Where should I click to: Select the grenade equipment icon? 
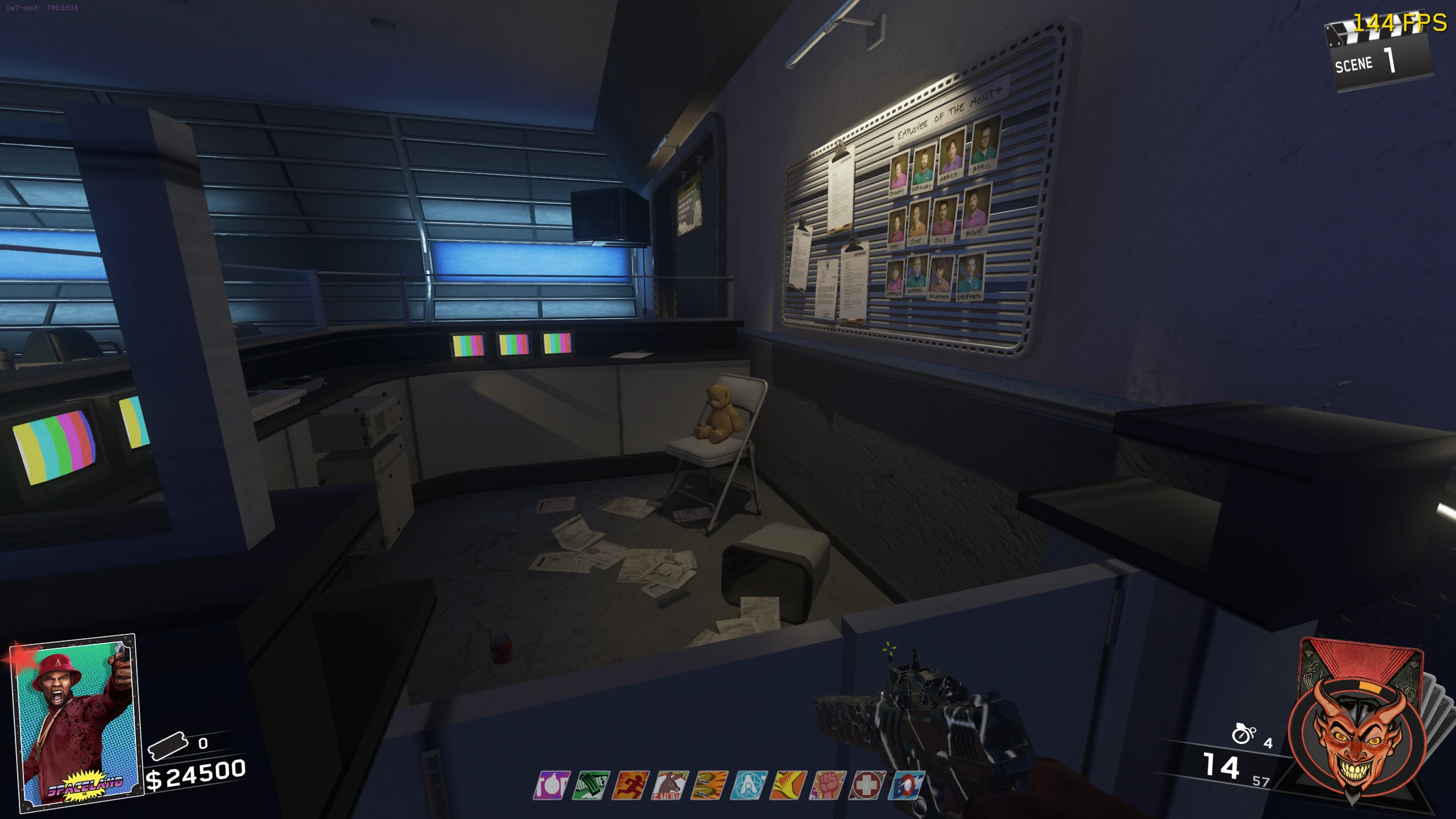click(1243, 734)
